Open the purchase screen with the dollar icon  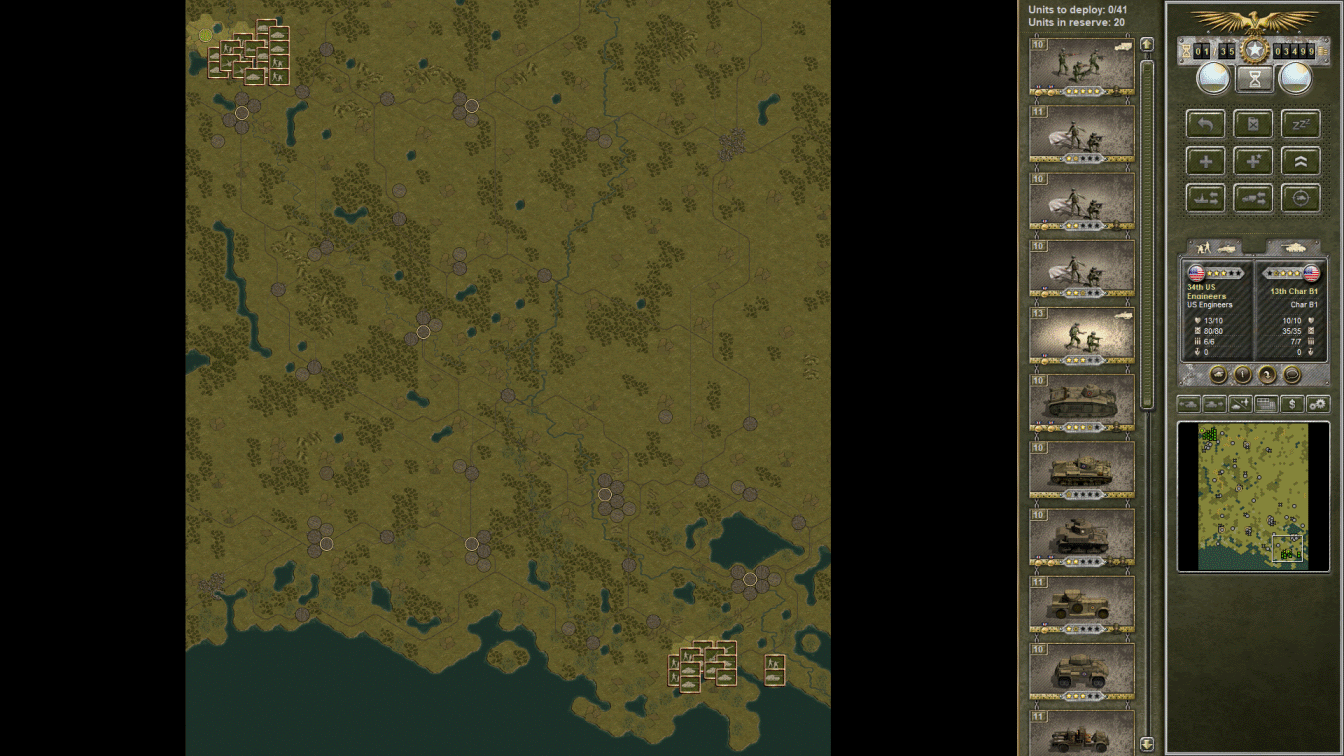(x=1293, y=403)
